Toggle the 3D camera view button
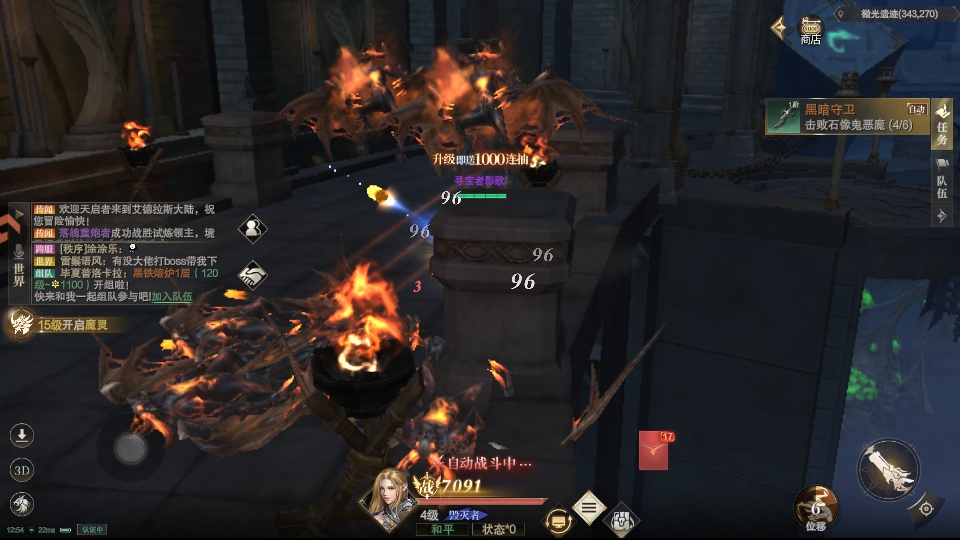The image size is (960, 540). point(22,470)
